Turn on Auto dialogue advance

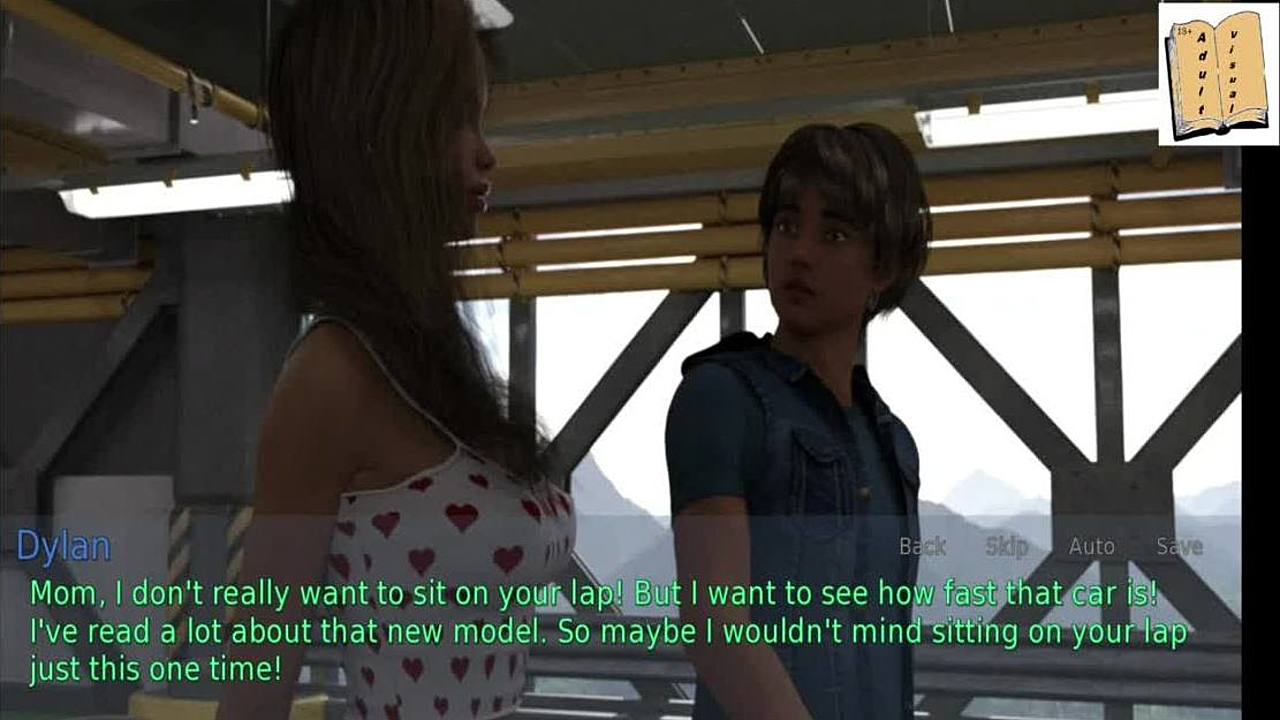[1091, 546]
